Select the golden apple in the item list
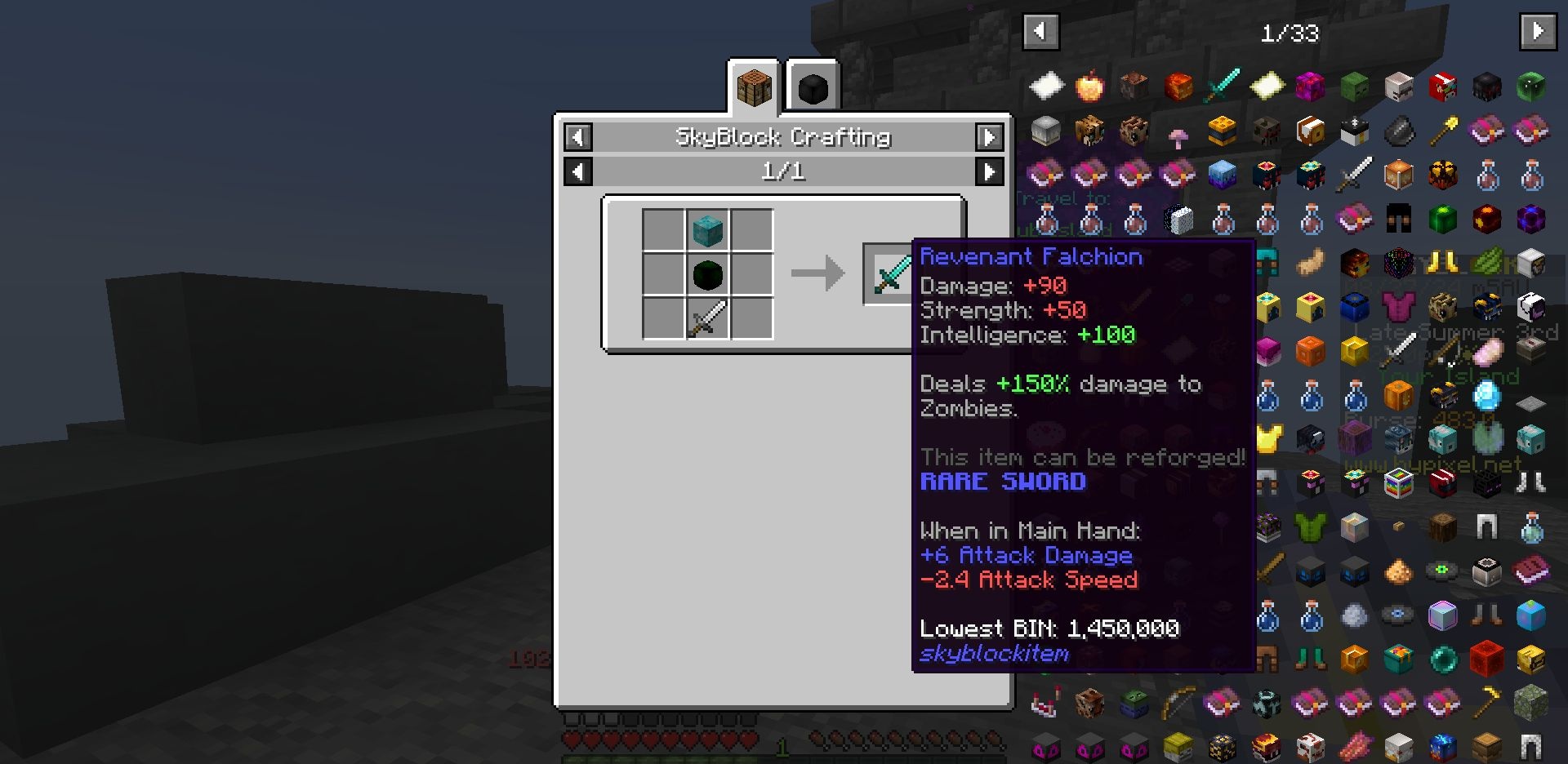The width and height of the screenshot is (1568, 764). pos(1090,87)
